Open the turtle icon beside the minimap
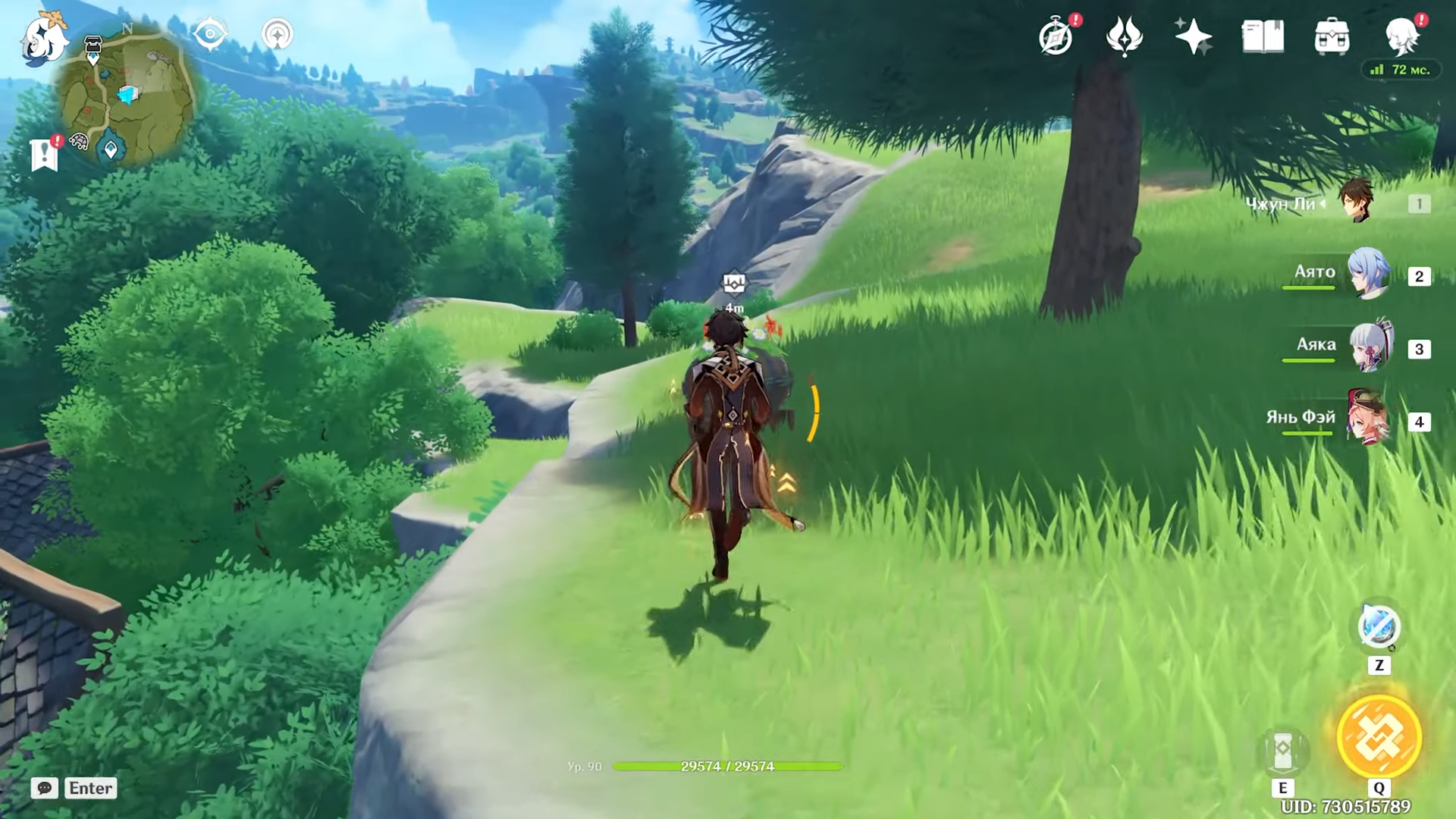The height and width of the screenshot is (819, 1456). pyautogui.click(x=79, y=141)
